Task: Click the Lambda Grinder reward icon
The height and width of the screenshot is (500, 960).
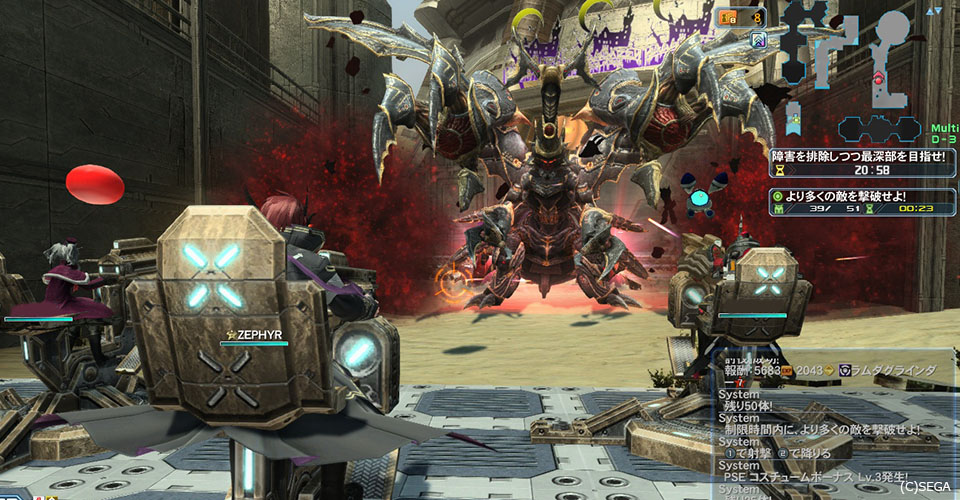Action: 846,370
